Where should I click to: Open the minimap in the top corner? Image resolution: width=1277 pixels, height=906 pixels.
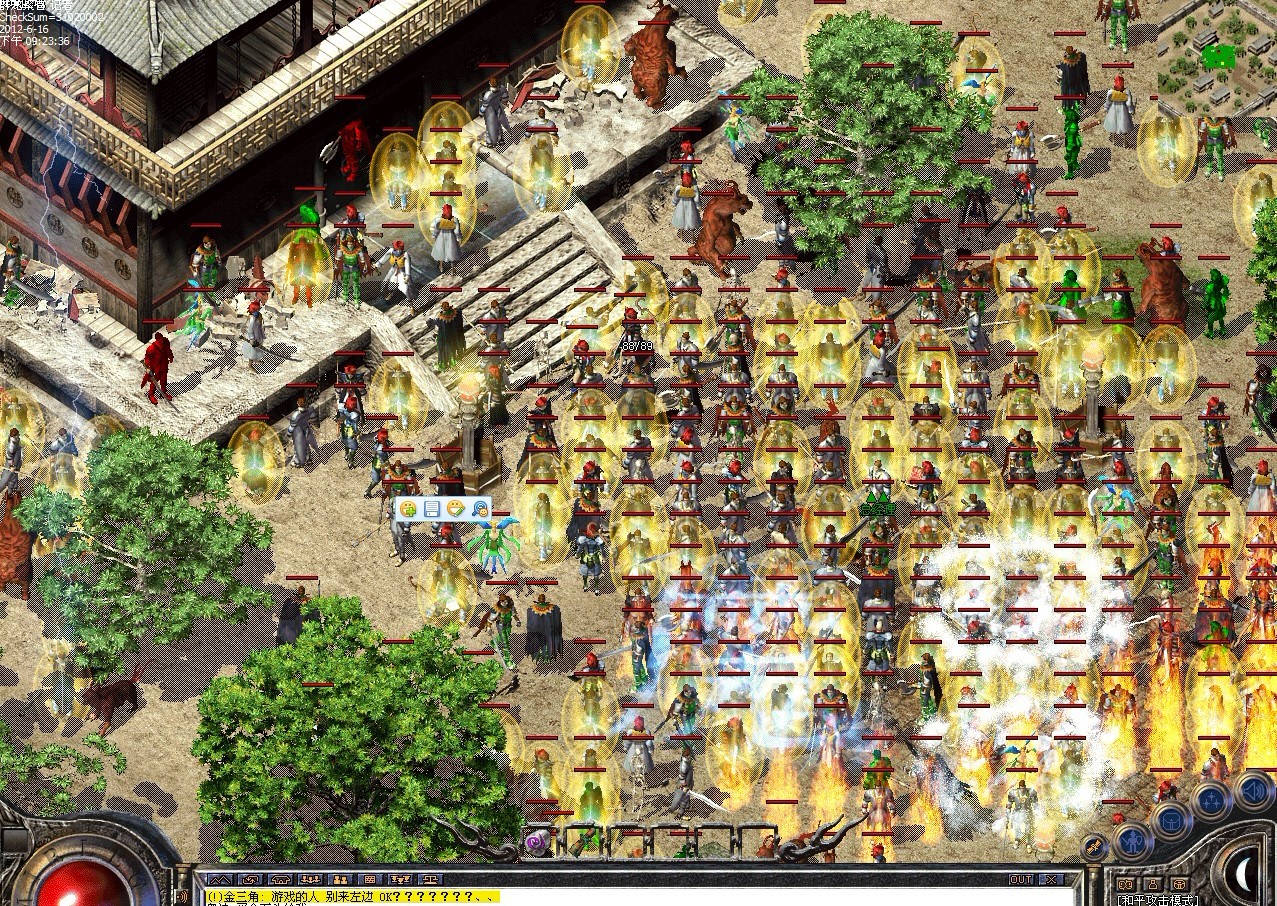click(1217, 58)
